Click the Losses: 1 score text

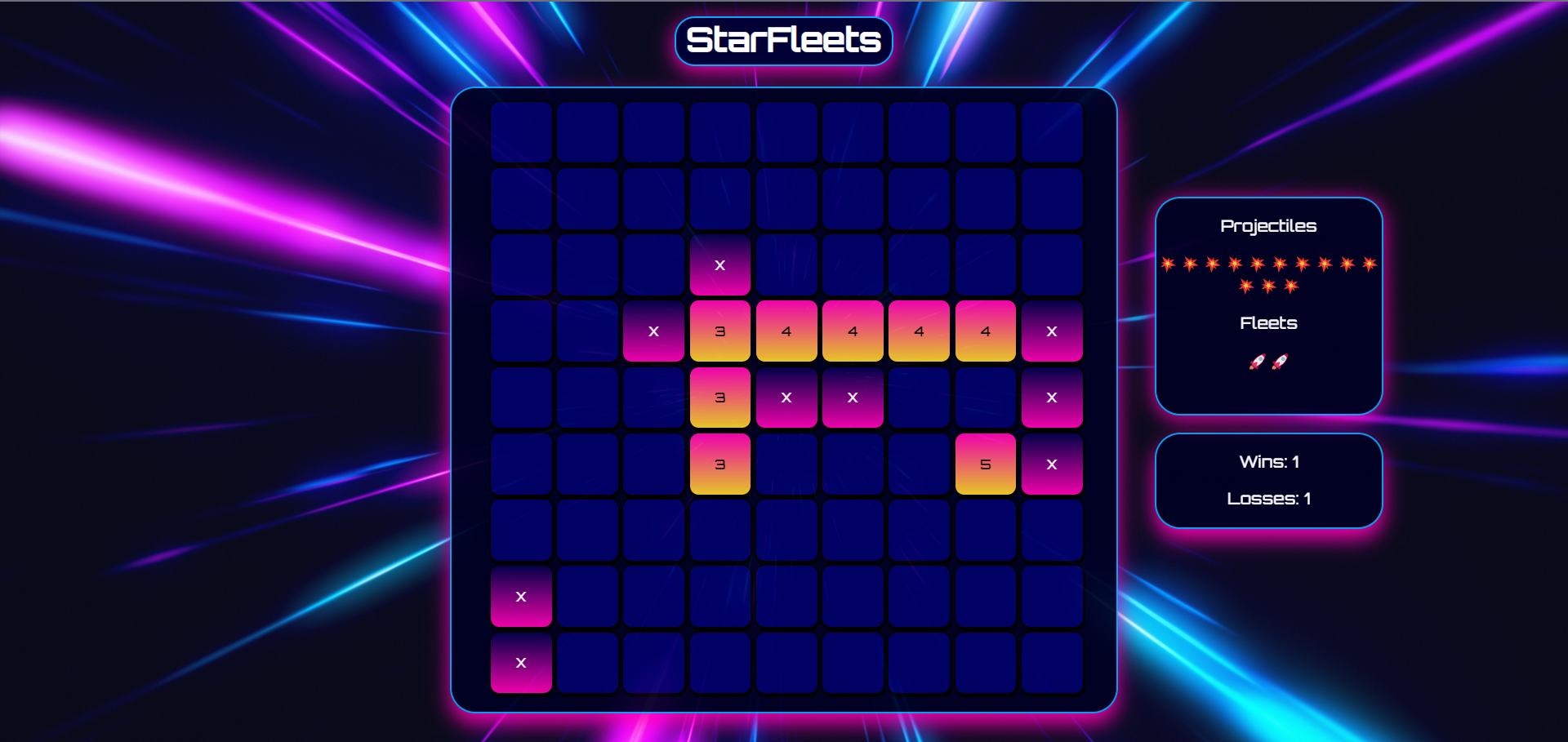(1268, 499)
